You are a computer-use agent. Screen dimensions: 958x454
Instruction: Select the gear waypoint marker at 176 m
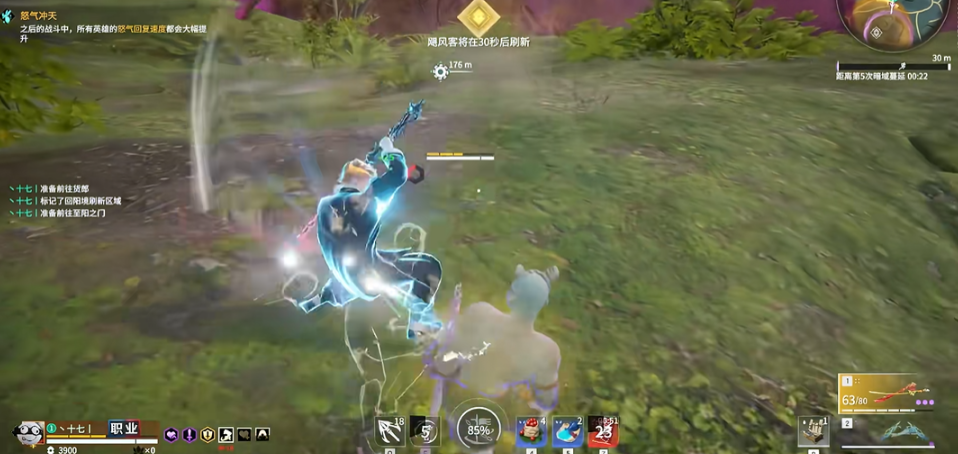(x=440, y=70)
